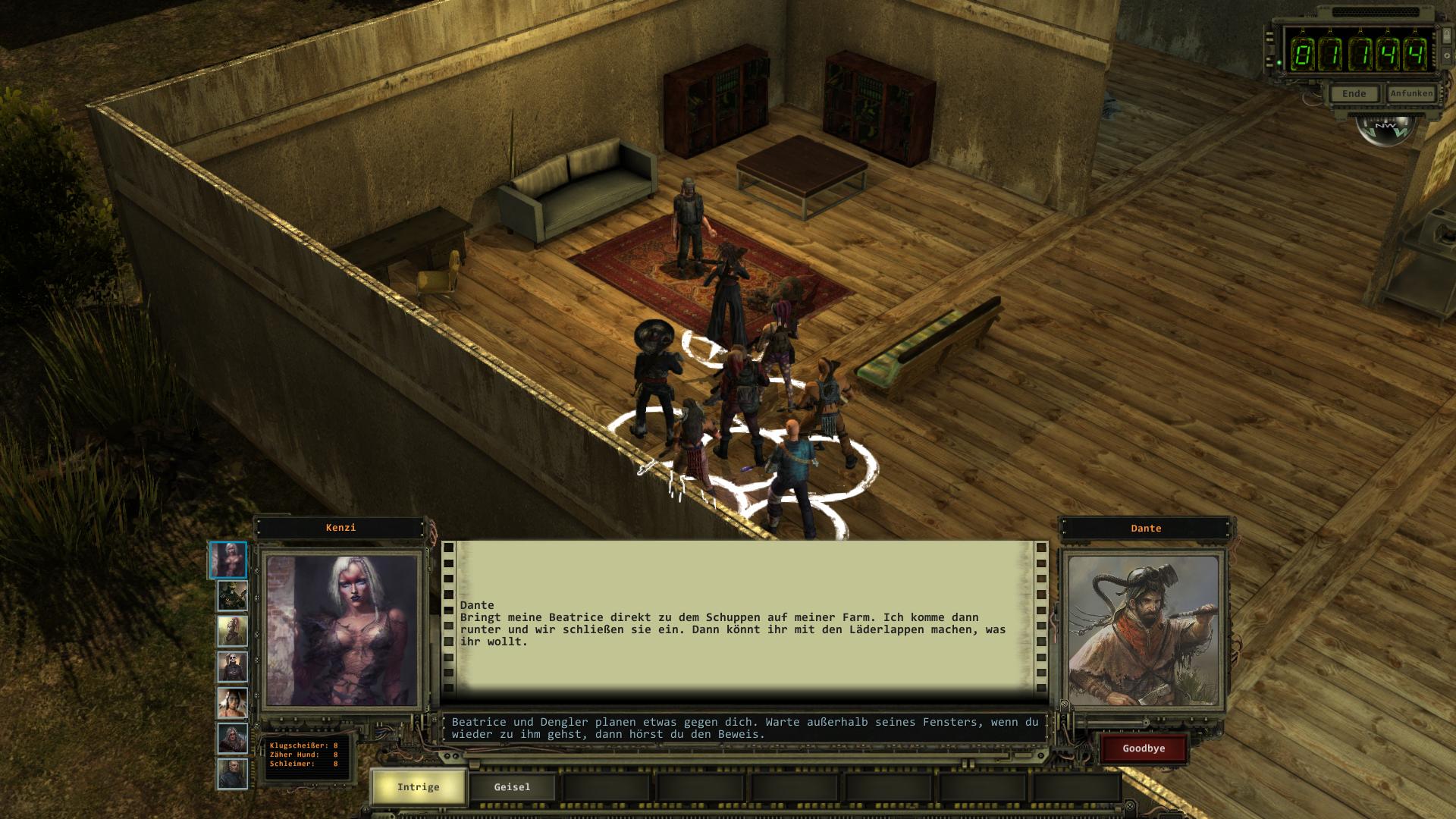The image size is (1456, 819).
Task: Call in with the Anfunken button
Action: [1411, 93]
